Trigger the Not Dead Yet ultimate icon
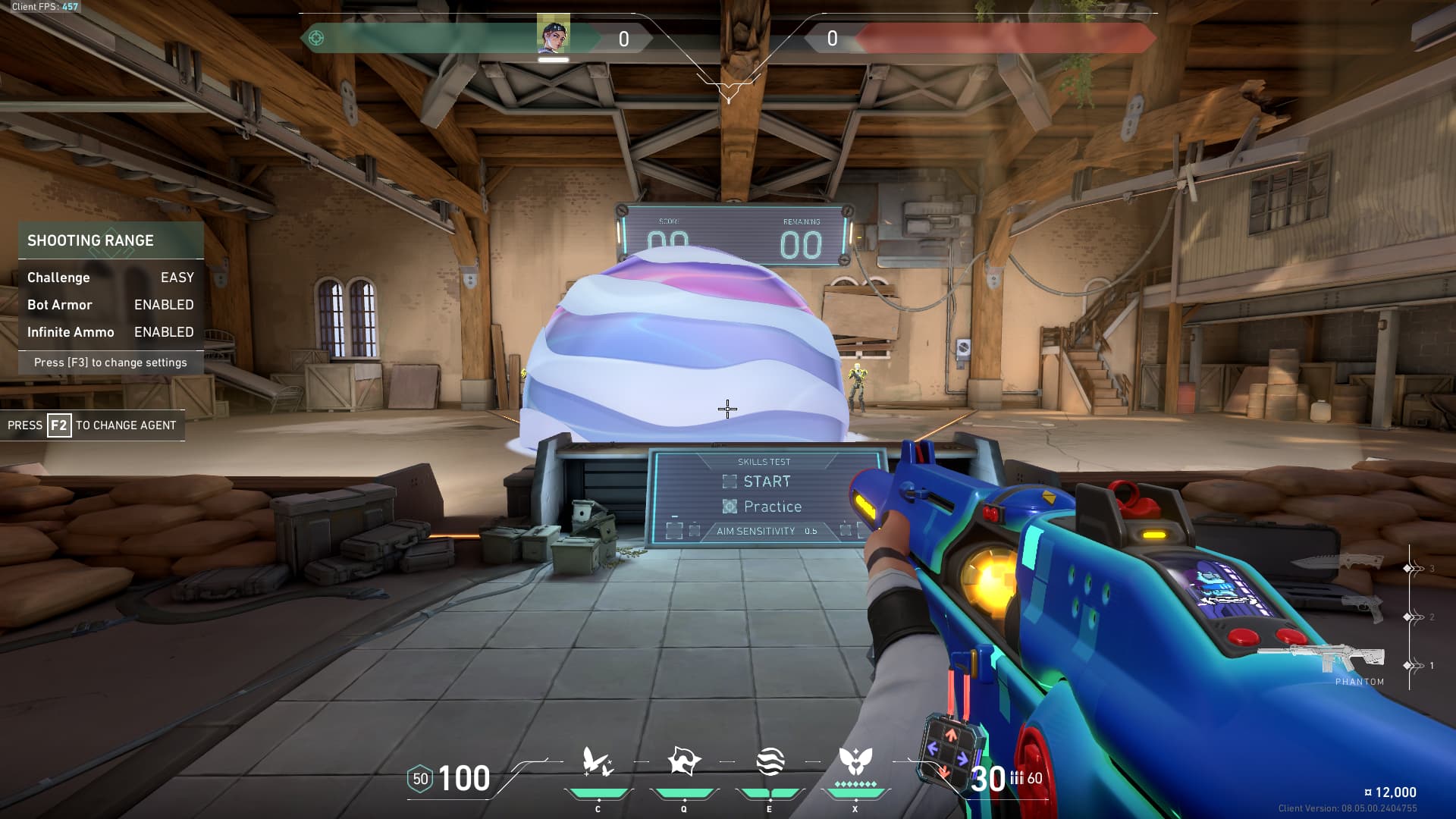Image resolution: width=1456 pixels, height=819 pixels. 855,762
